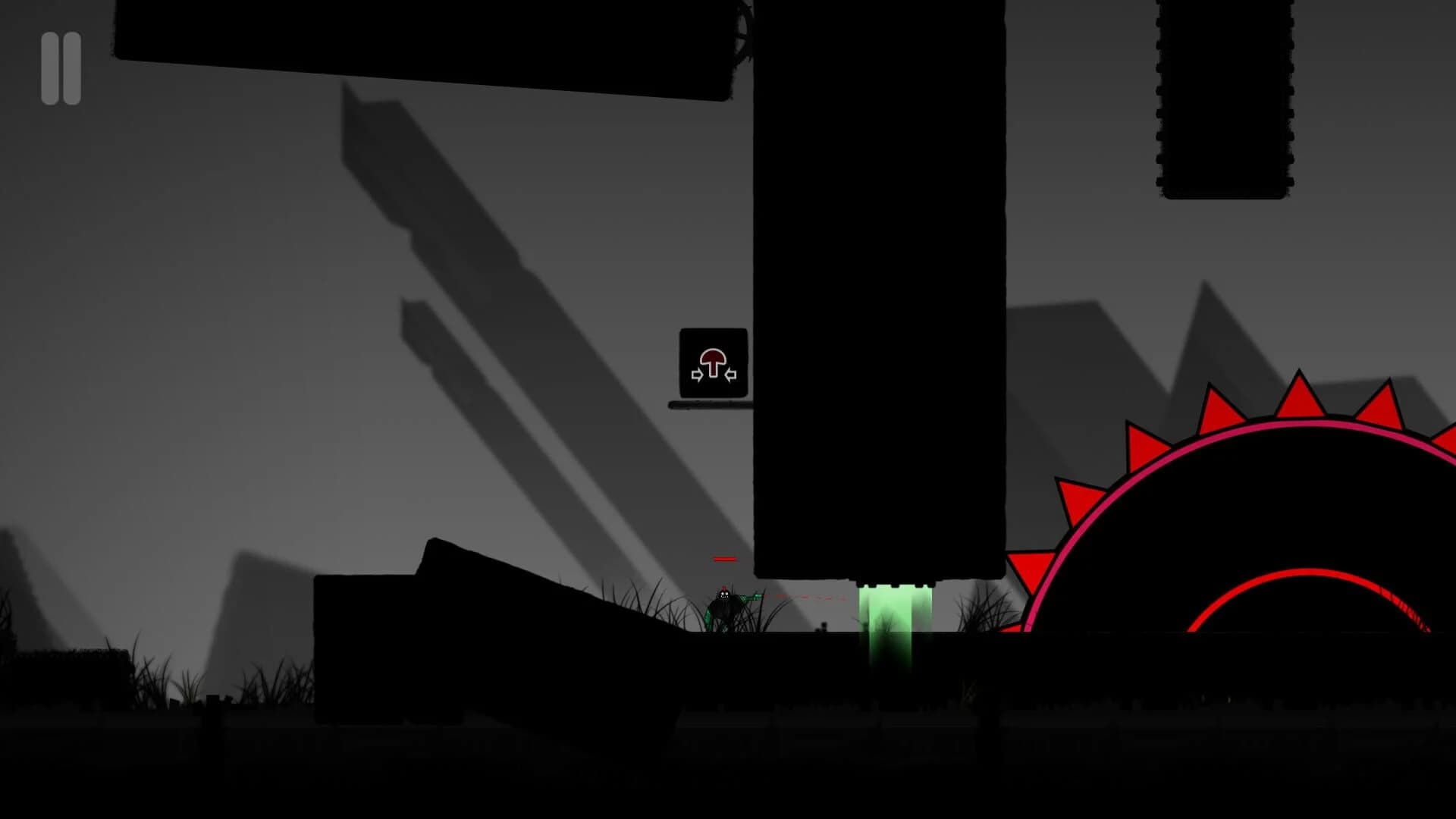Select the red mushroom symbol on the signboard
The image size is (1456, 819).
[713, 359]
